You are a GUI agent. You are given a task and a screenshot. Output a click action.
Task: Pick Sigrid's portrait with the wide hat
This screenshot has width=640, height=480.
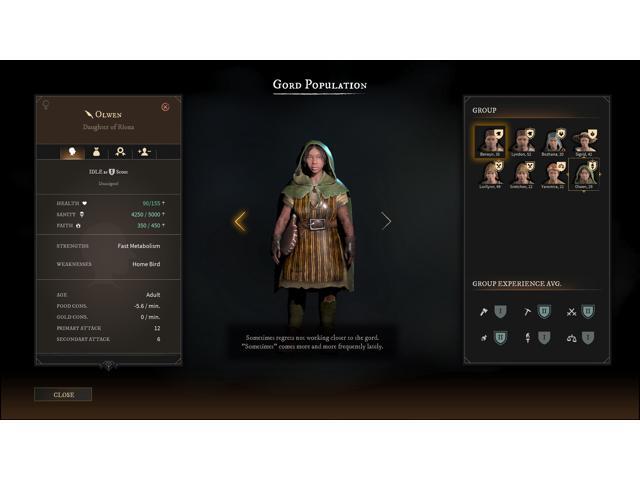click(x=584, y=140)
